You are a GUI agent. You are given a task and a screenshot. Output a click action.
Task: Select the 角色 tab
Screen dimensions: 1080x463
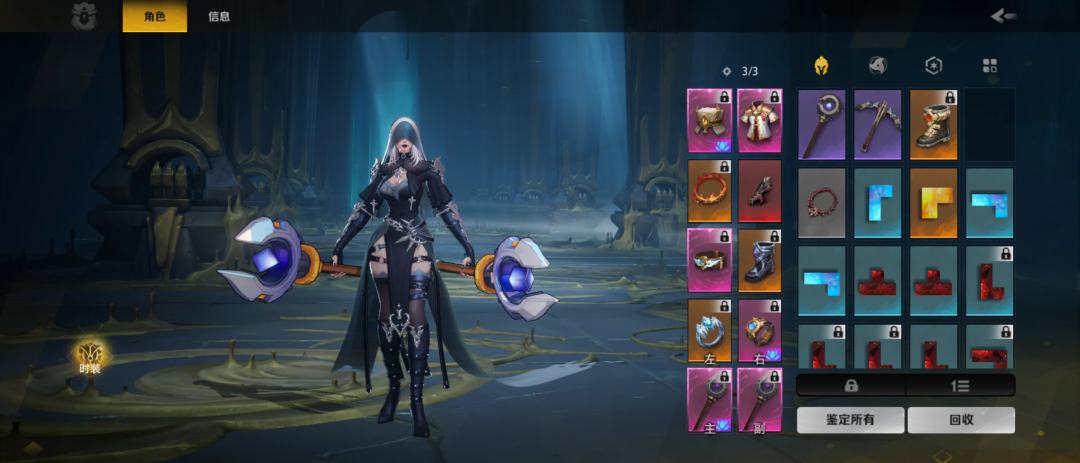pyautogui.click(x=154, y=16)
